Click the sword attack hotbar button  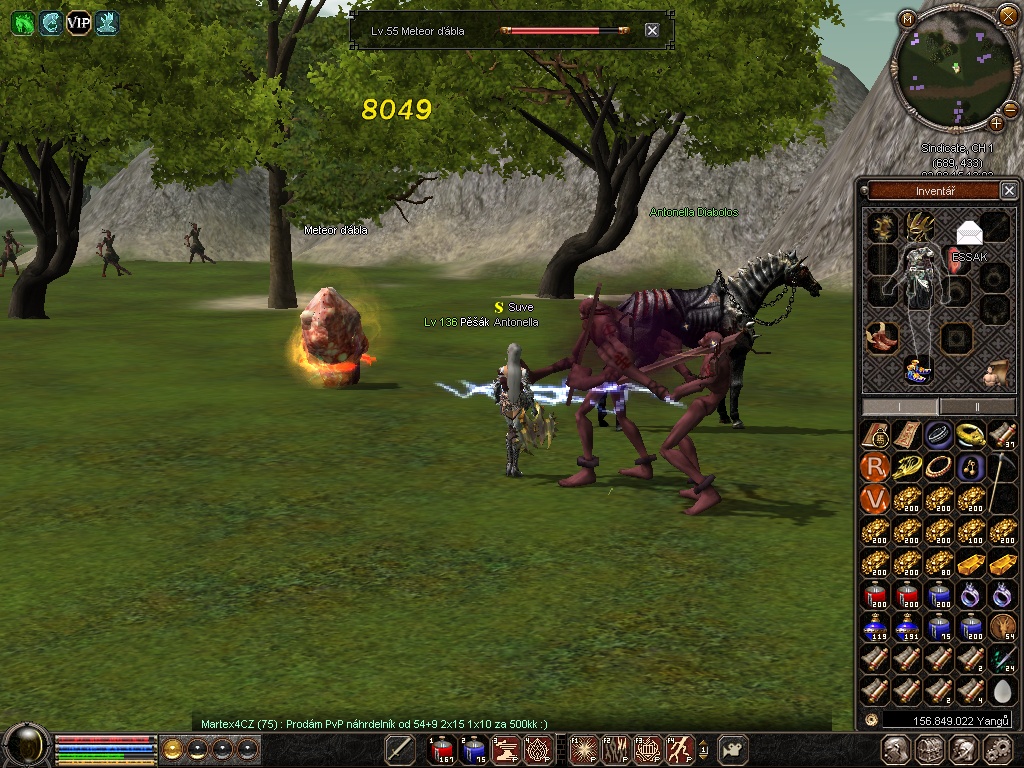click(400, 748)
